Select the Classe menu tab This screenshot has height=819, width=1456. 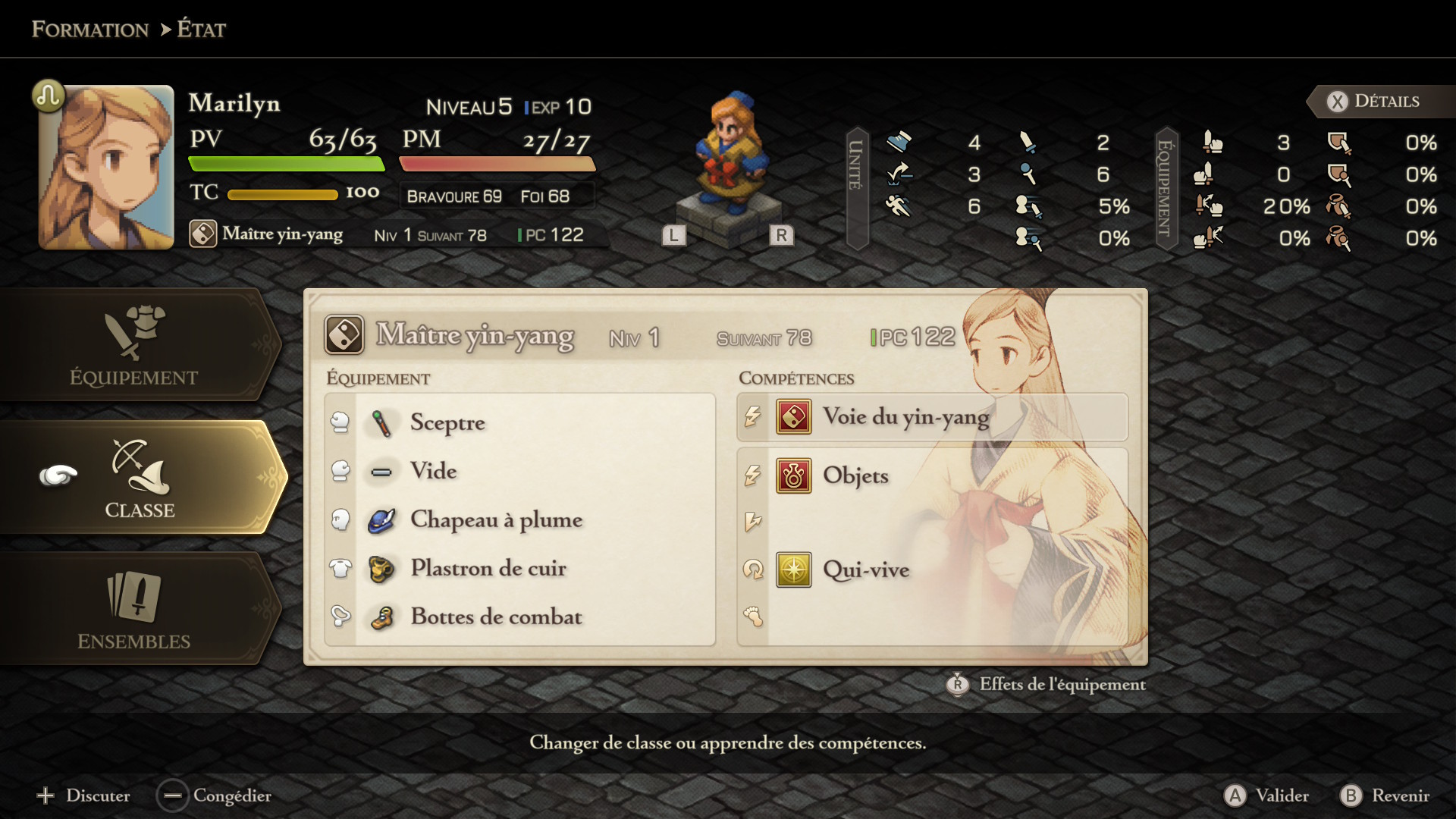(140, 478)
